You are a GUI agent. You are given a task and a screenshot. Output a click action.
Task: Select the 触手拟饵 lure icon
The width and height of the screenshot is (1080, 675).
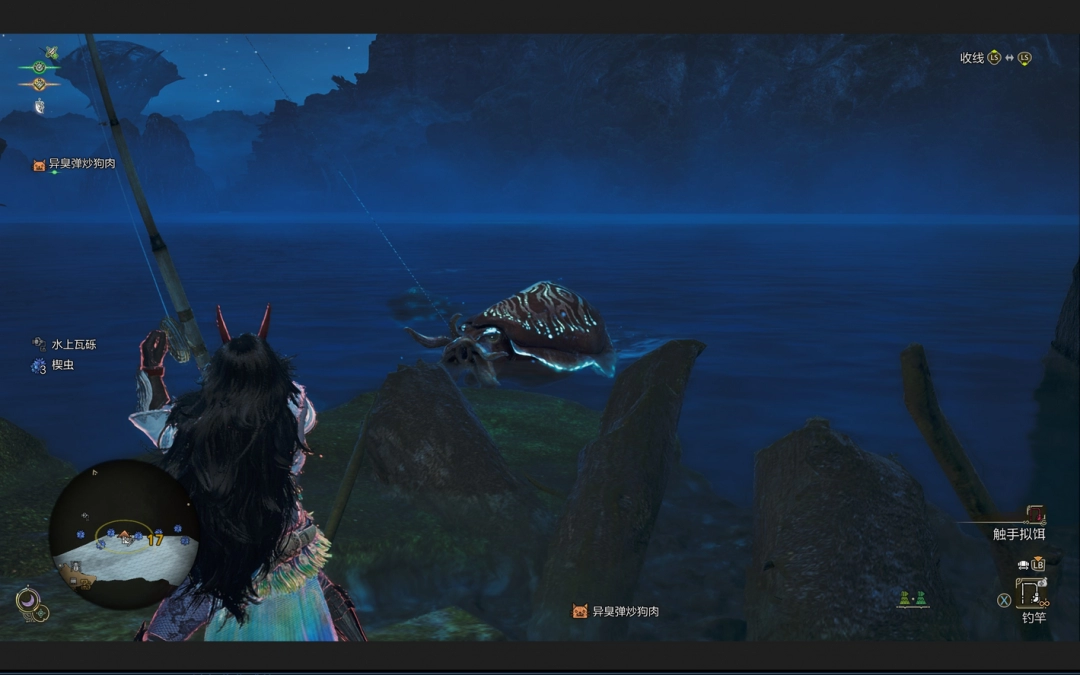click(1034, 514)
